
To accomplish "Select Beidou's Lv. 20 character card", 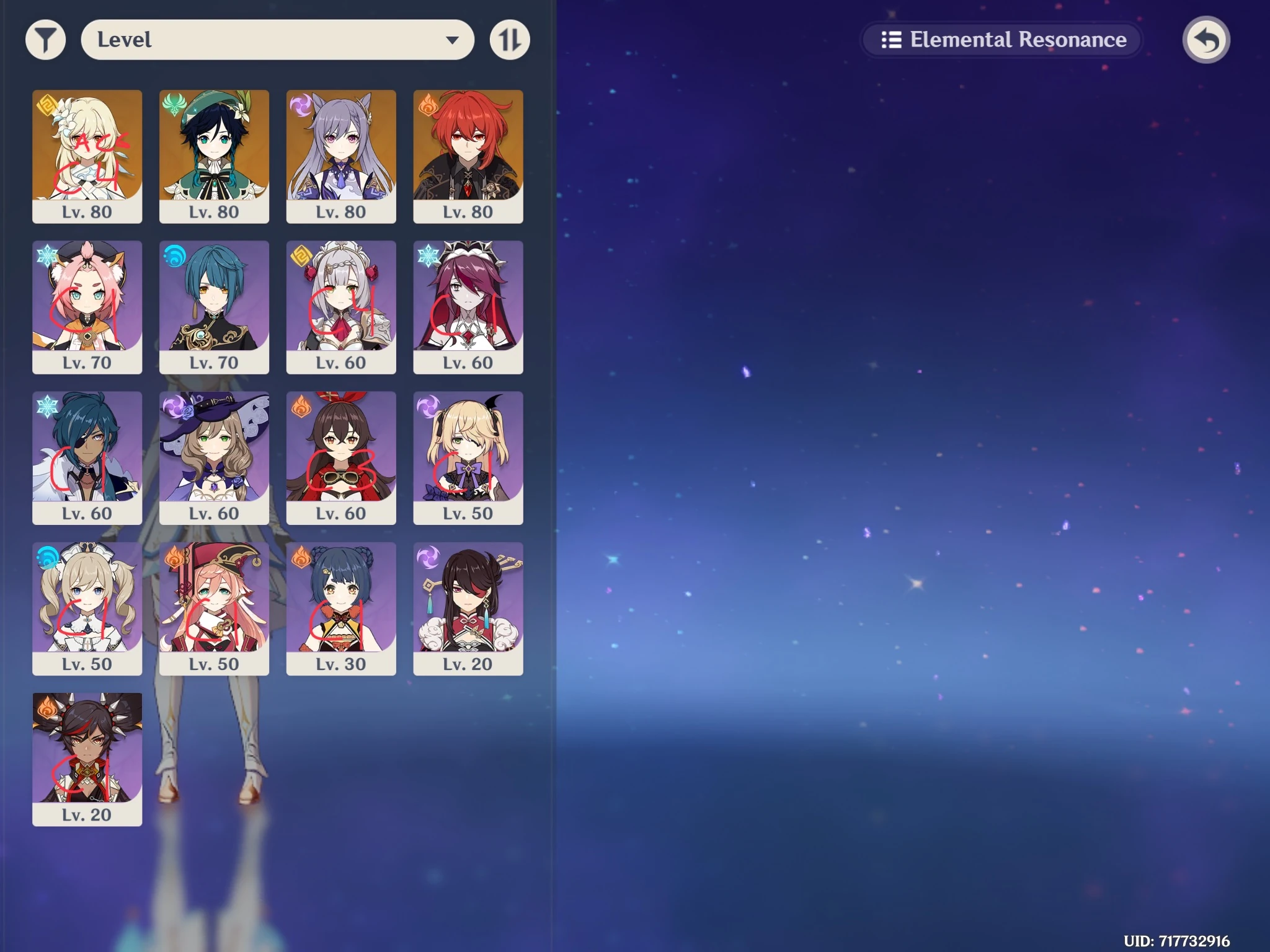I will [x=468, y=609].
